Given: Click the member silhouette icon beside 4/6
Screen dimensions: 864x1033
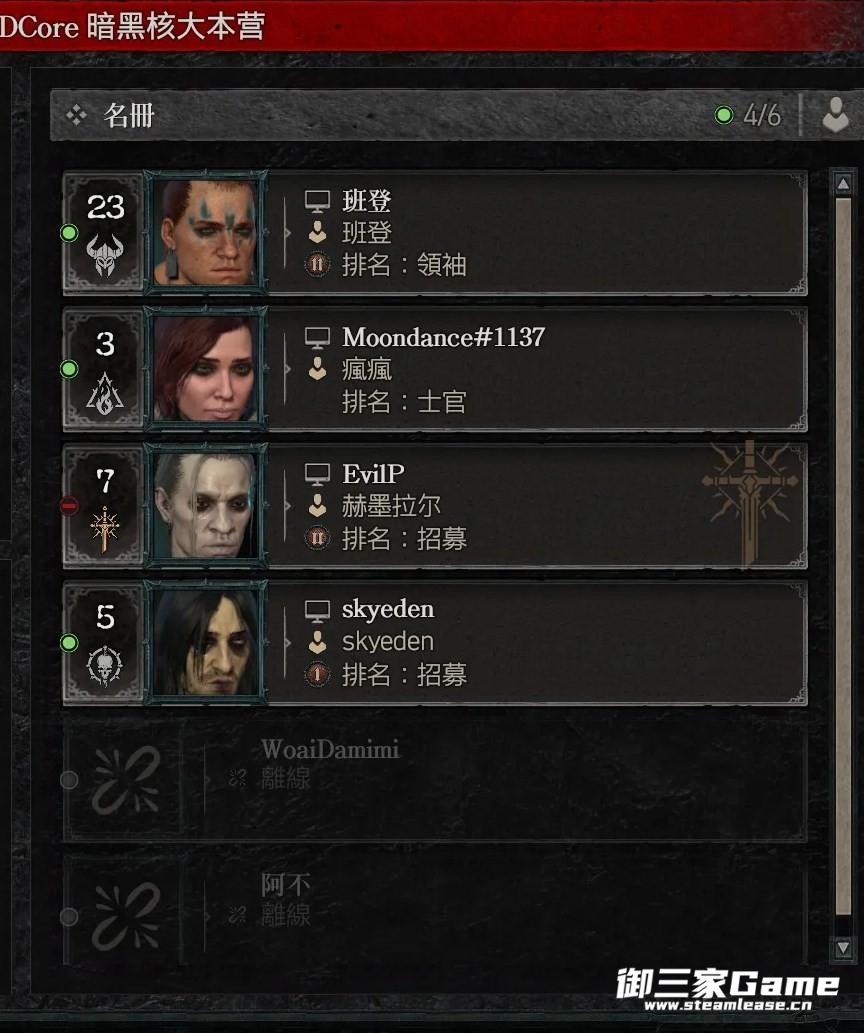Looking at the screenshot, I should point(835,116).
